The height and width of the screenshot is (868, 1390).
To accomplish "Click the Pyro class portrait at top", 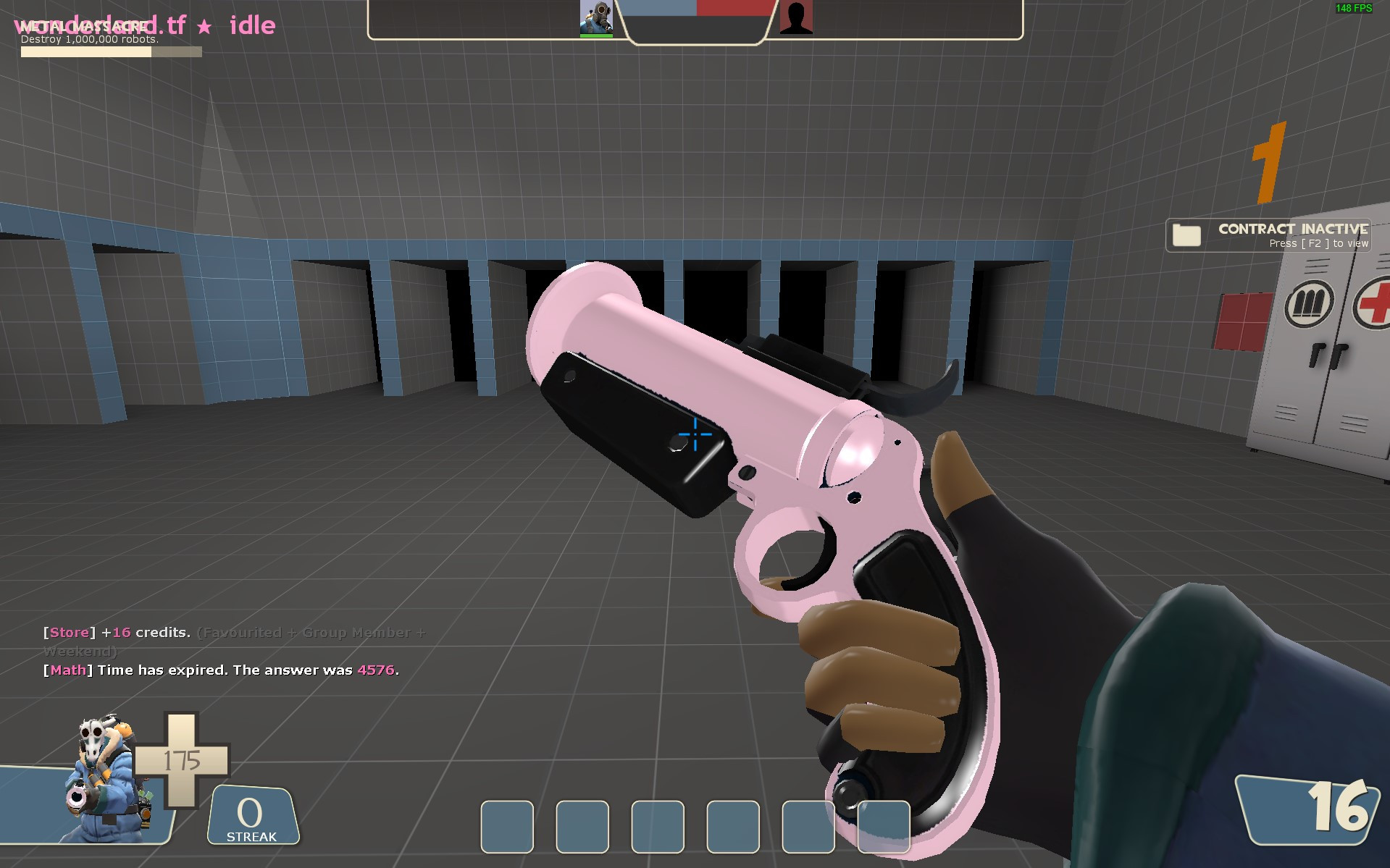I will click(x=595, y=19).
